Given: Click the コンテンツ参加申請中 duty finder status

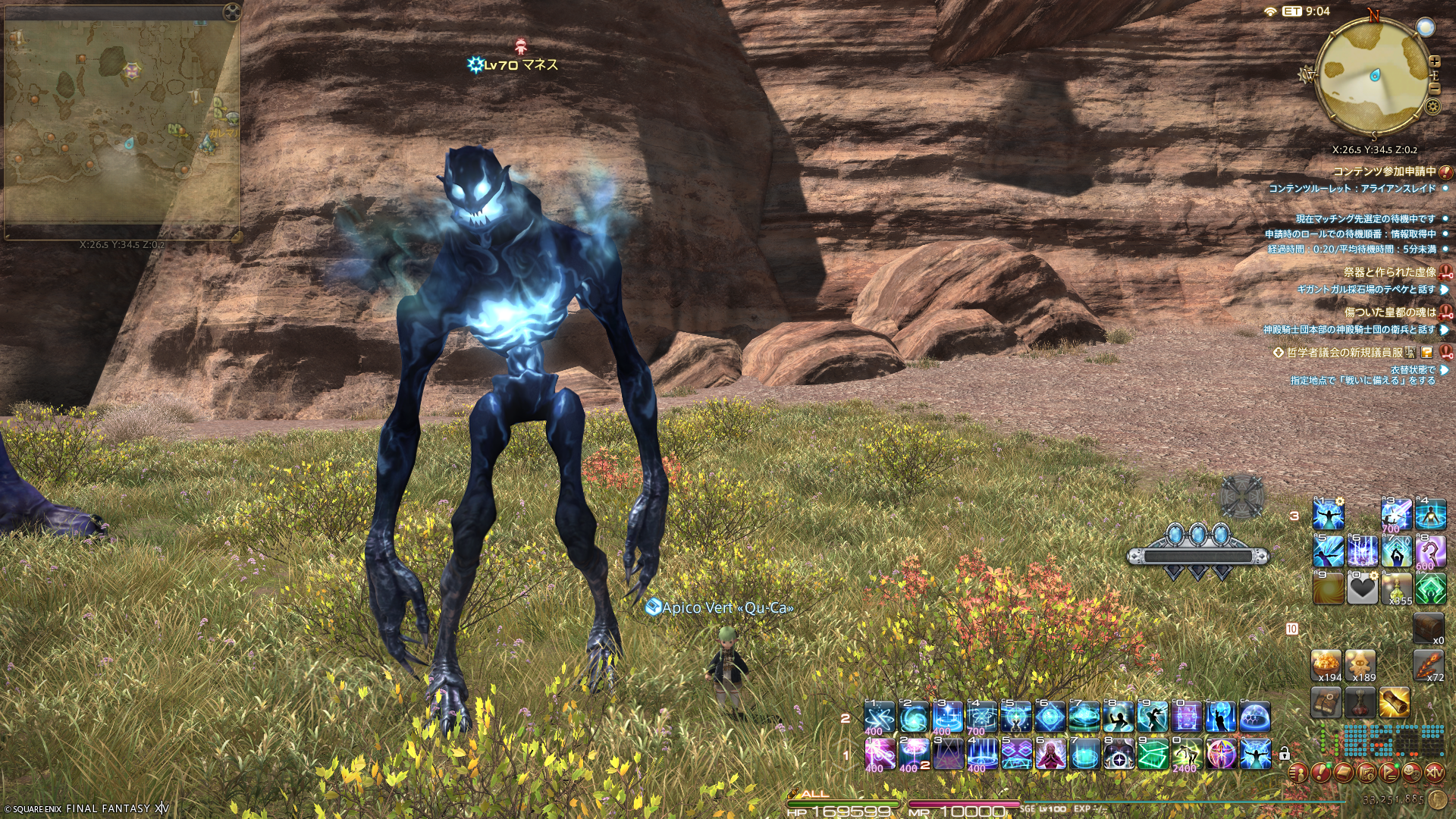Looking at the screenshot, I should pos(1384,171).
